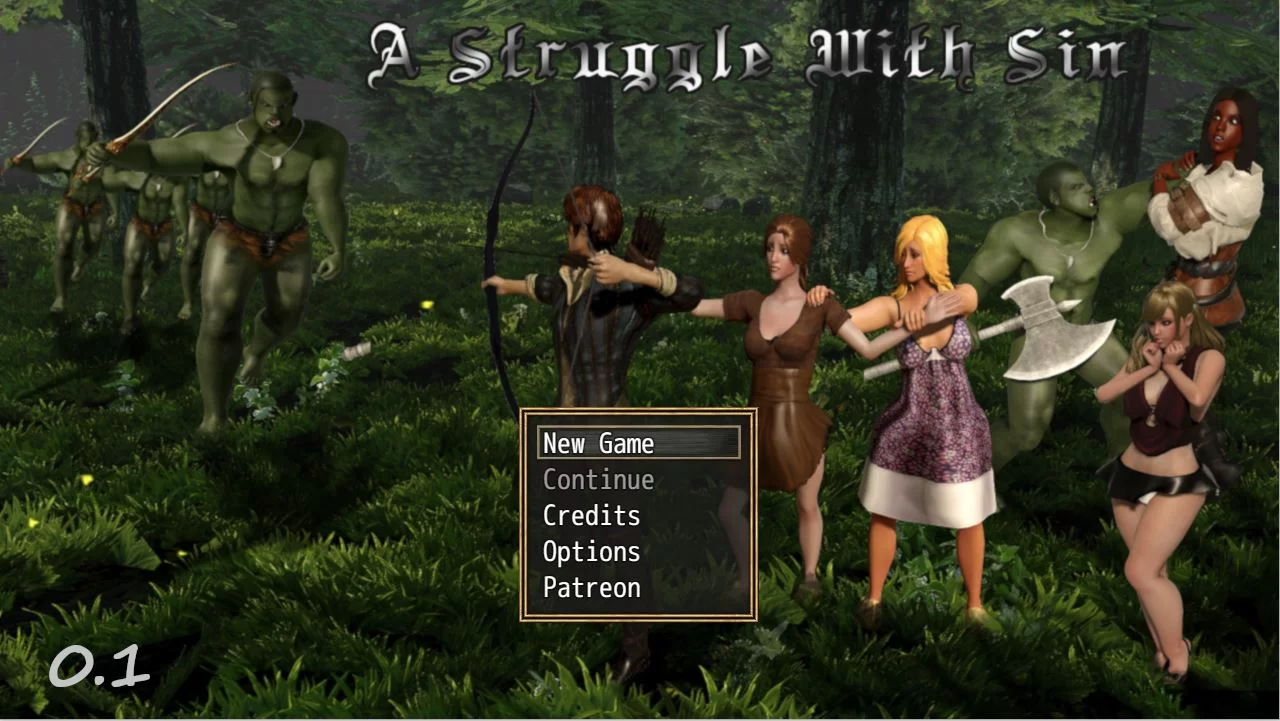Image resolution: width=1280 pixels, height=721 pixels.
Task: Choose the greyed-out Continue entry
Action: tap(598, 480)
